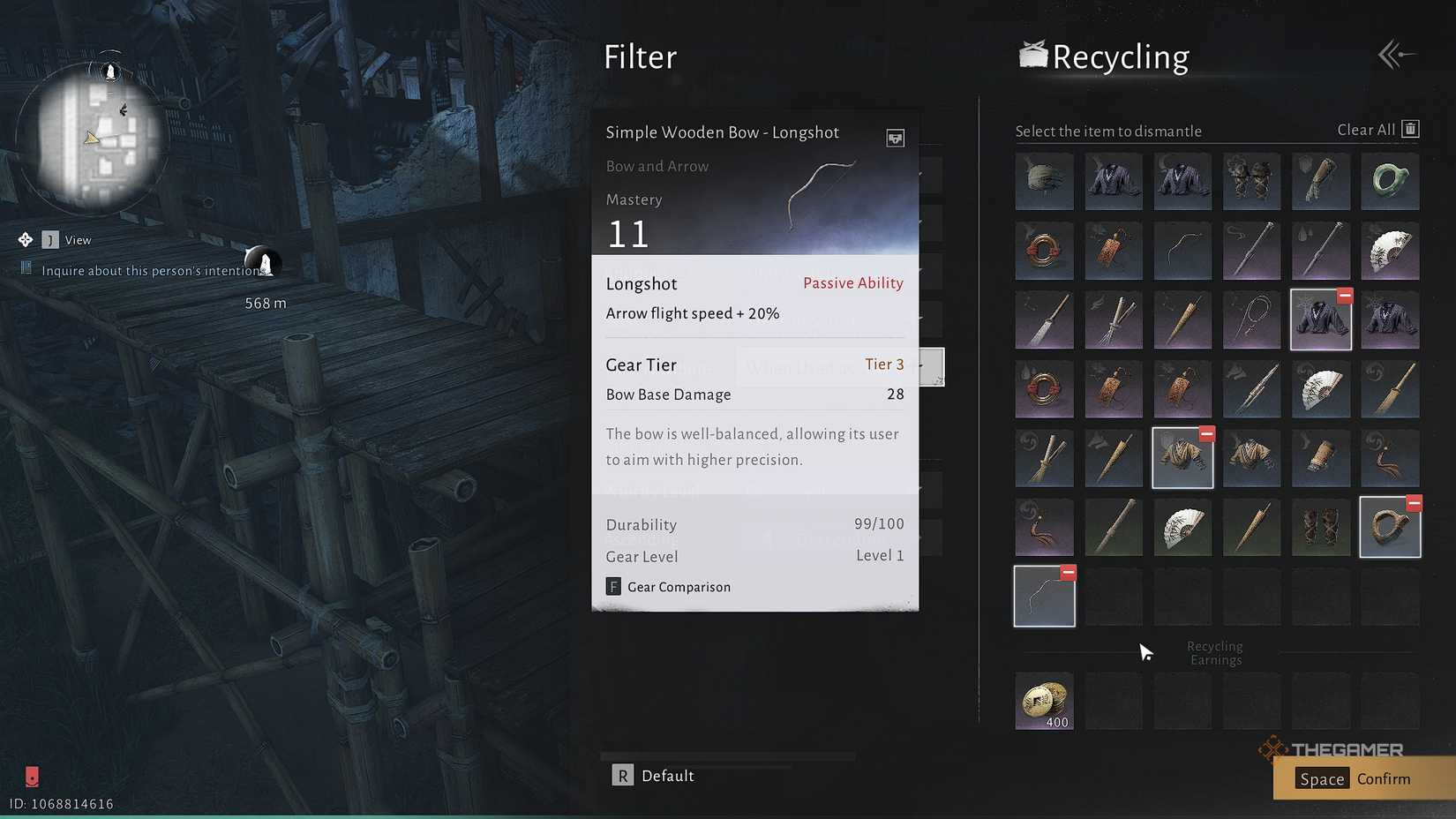
Task: Choose the leg wraps armor item
Action: (1321, 528)
